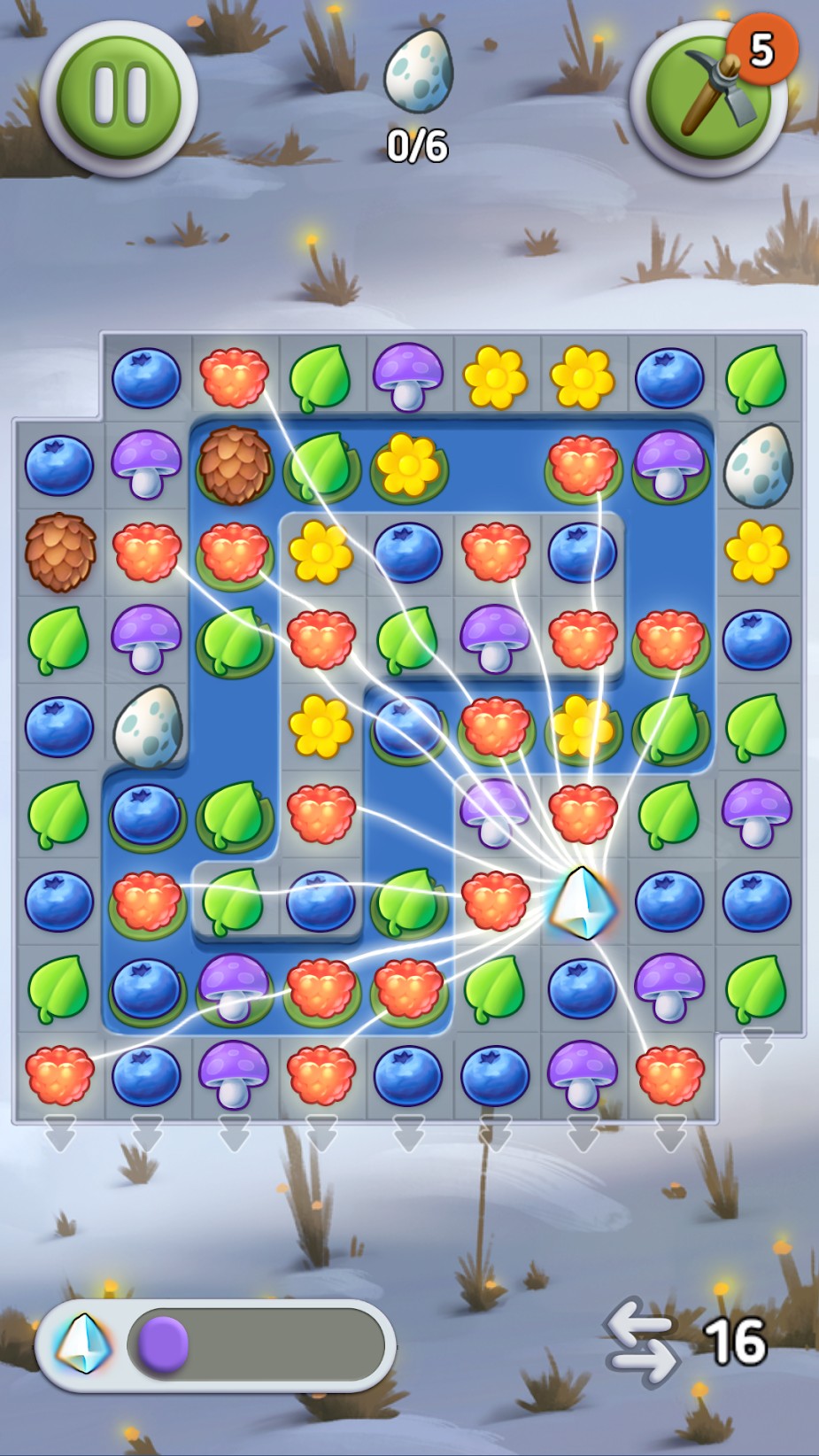Select the pine cone sitting on a lily pad
Image resolution: width=819 pixels, height=1456 pixels.
(x=234, y=465)
